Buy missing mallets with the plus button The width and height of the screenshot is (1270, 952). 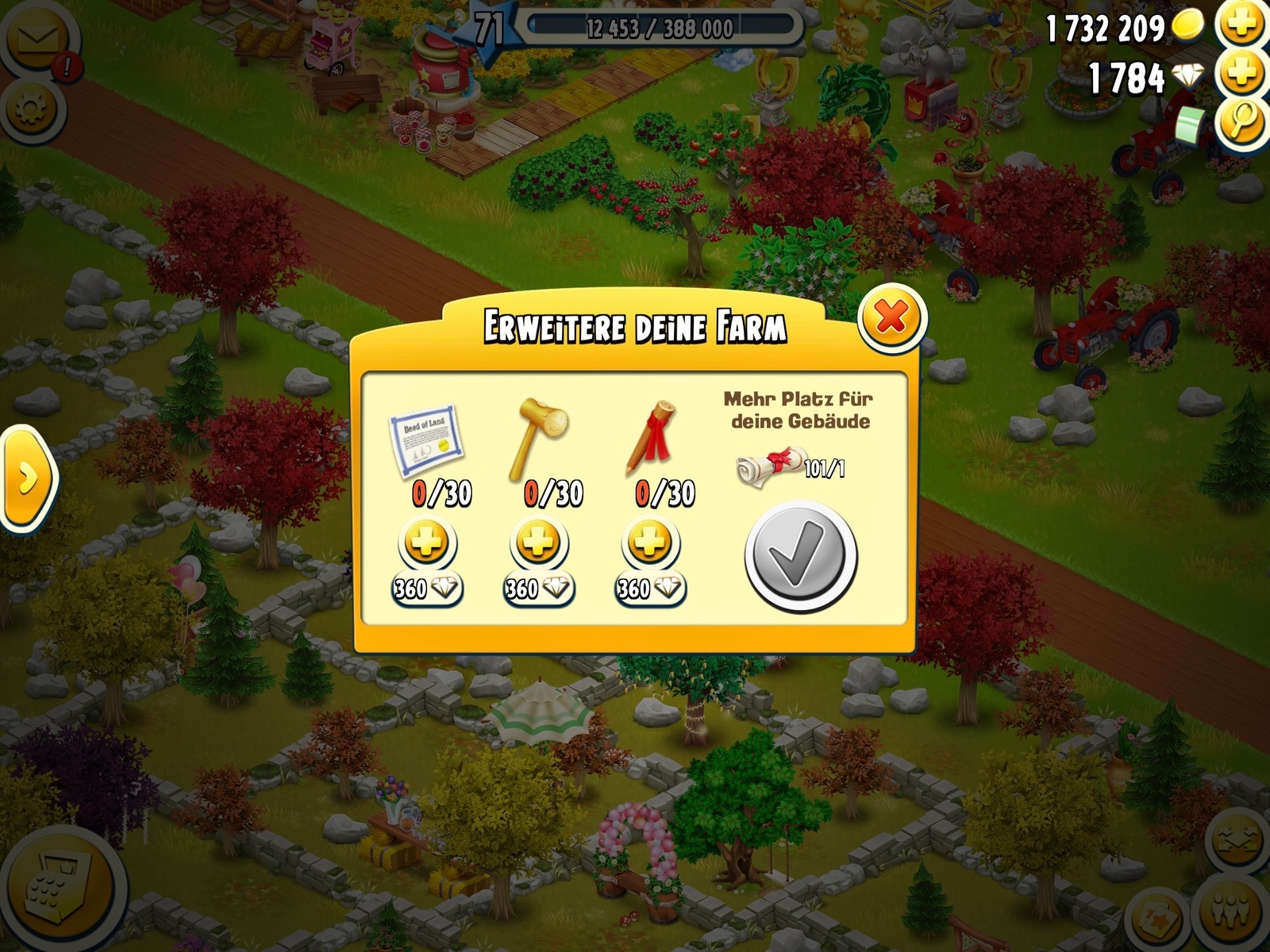pos(538,544)
